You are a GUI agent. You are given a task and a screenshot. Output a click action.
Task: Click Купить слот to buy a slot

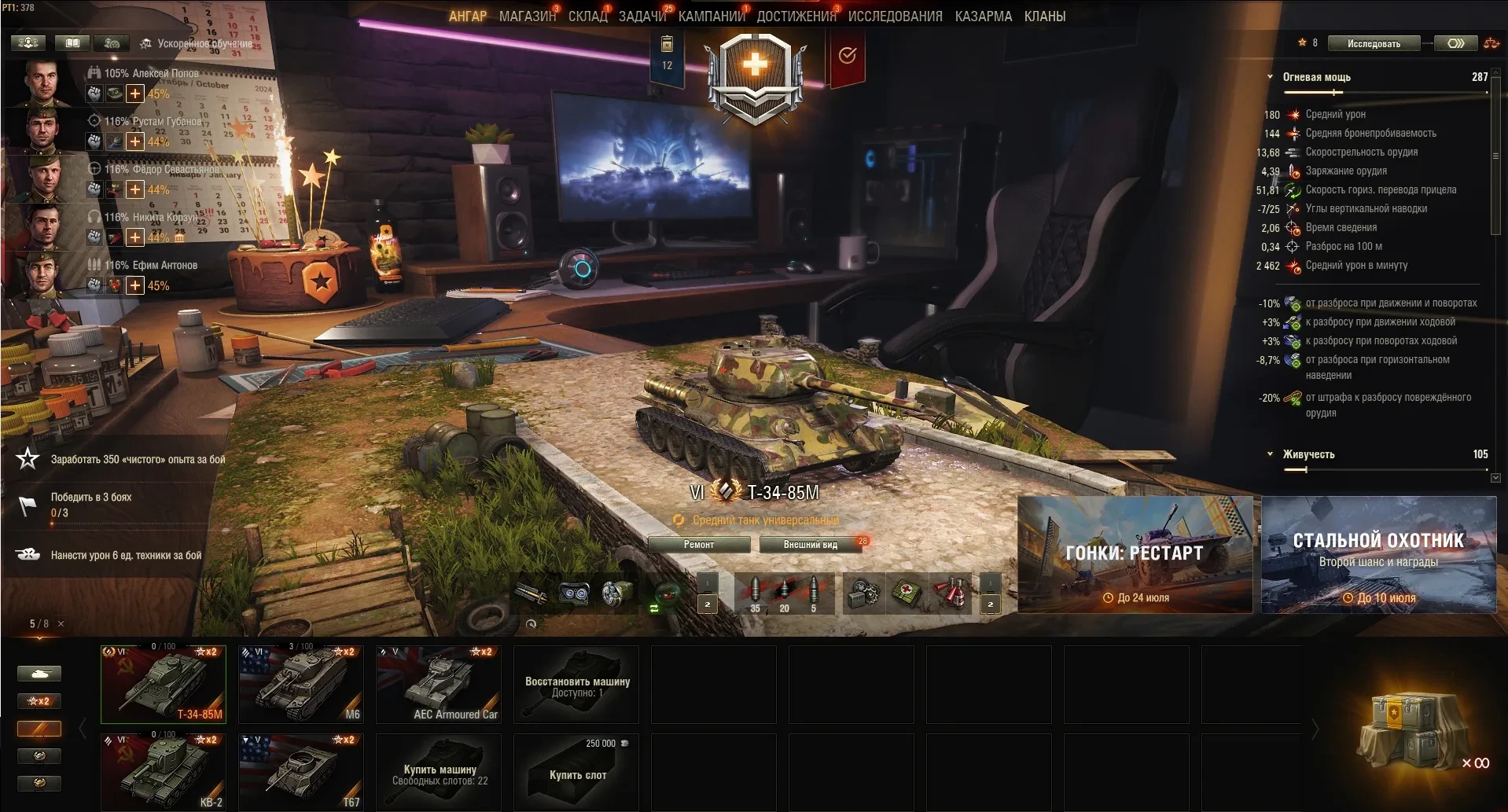(x=576, y=772)
